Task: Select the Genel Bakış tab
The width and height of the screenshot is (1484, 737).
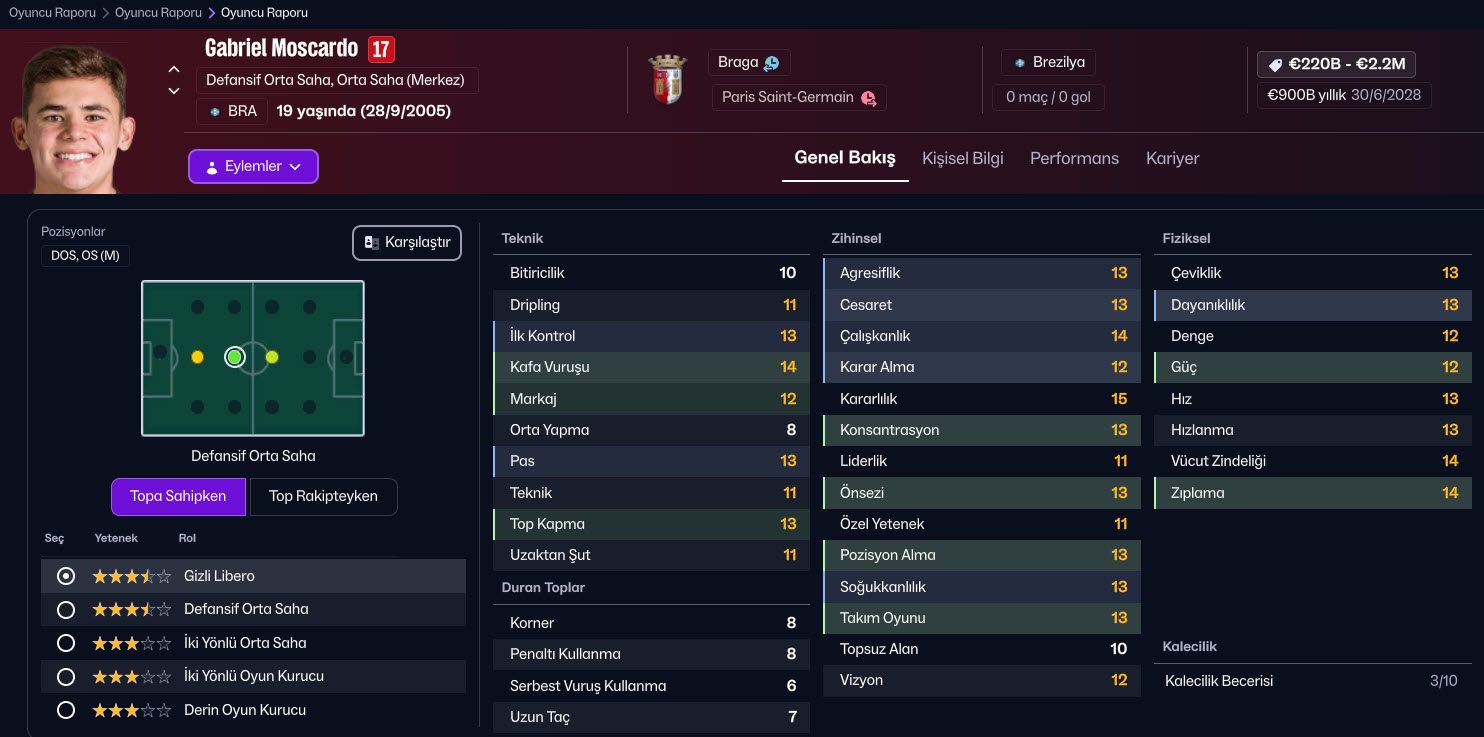Action: (x=845, y=158)
